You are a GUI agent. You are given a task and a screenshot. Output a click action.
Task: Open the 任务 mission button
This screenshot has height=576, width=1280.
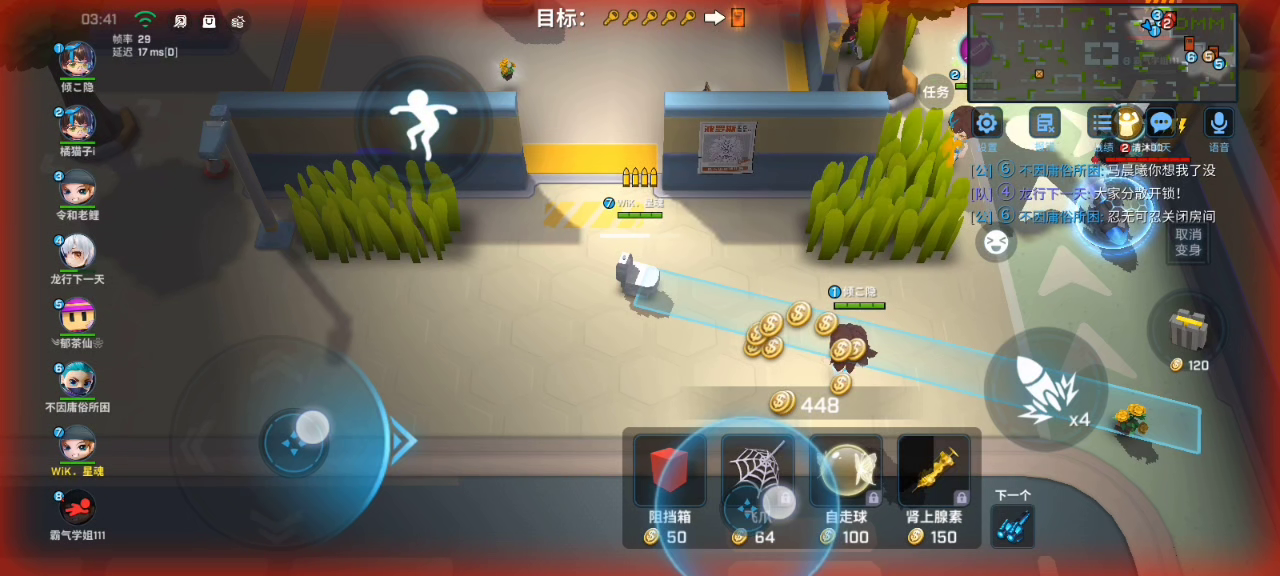tap(936, 92)
